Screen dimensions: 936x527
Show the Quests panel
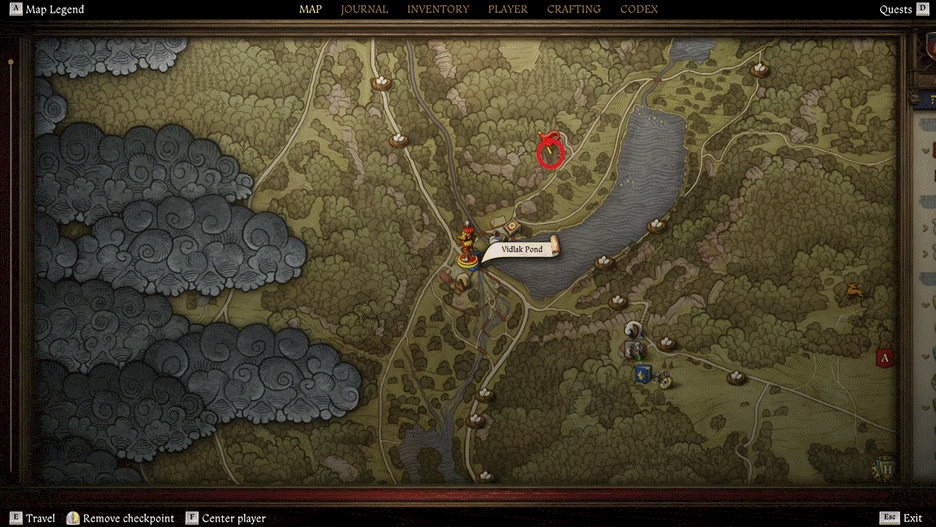[x=896, y=10]
